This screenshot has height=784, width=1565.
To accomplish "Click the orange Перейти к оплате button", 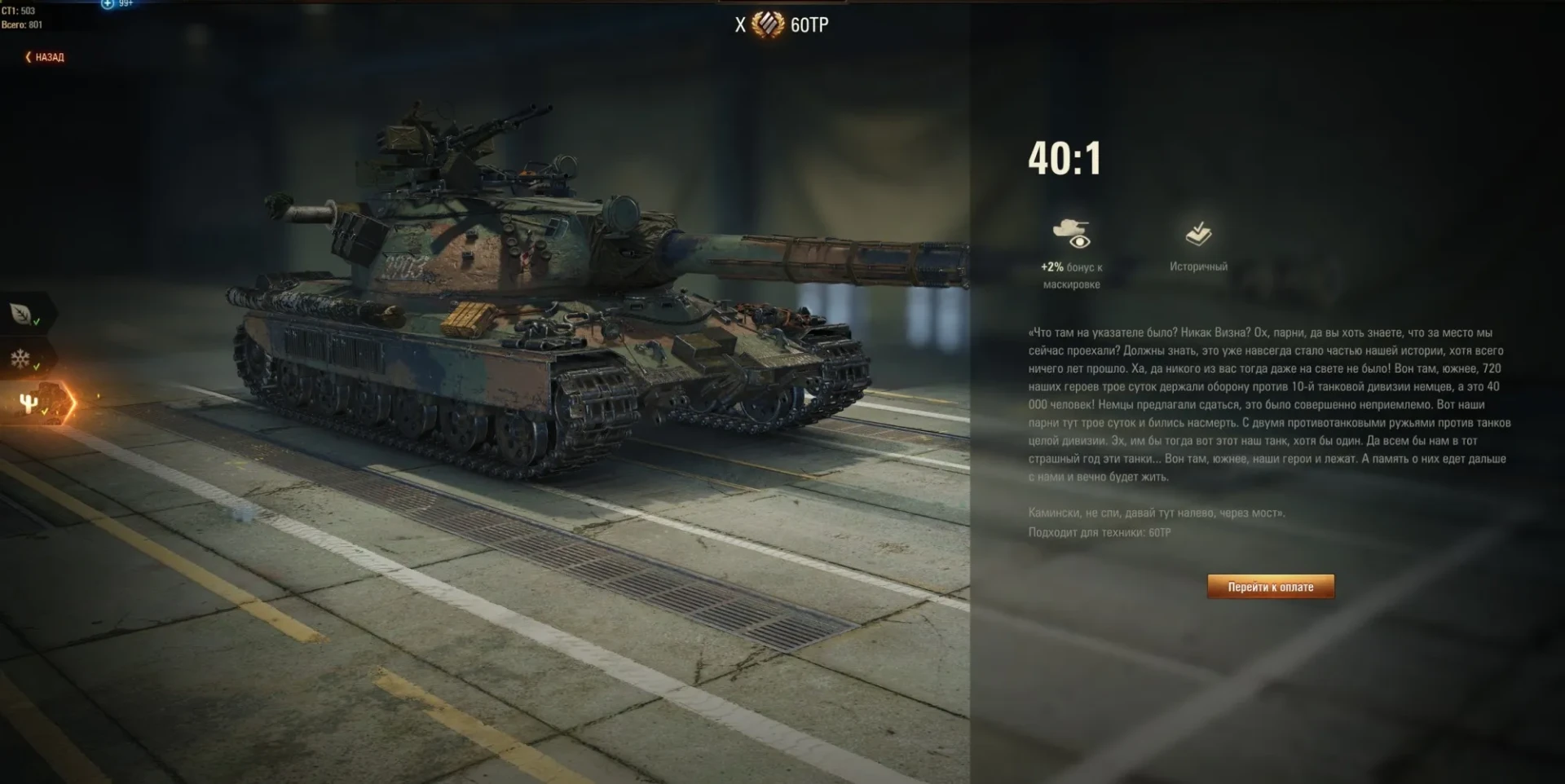I will tap(1270, 587).
